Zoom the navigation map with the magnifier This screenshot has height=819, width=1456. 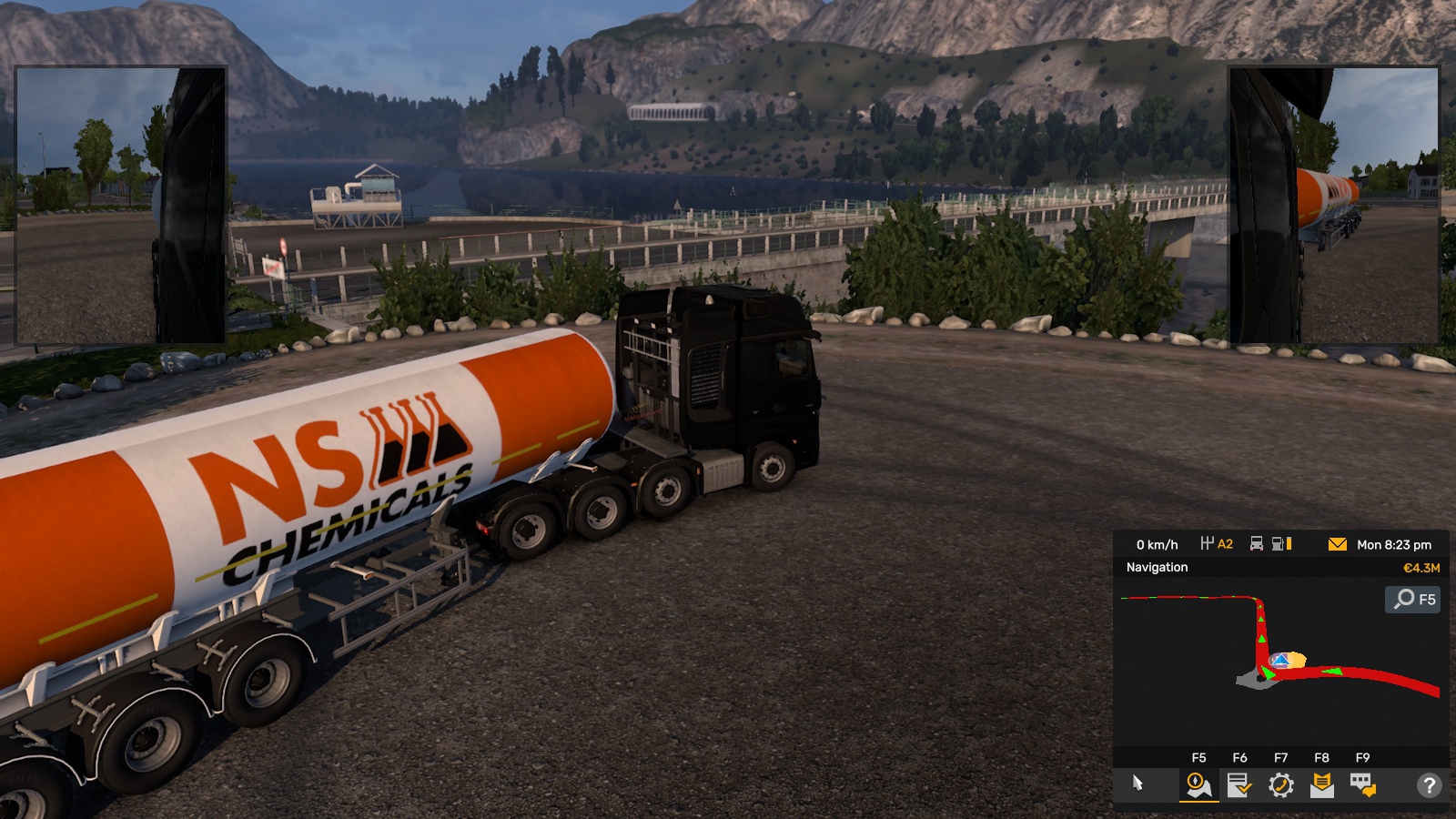[x=1412, y=599]
